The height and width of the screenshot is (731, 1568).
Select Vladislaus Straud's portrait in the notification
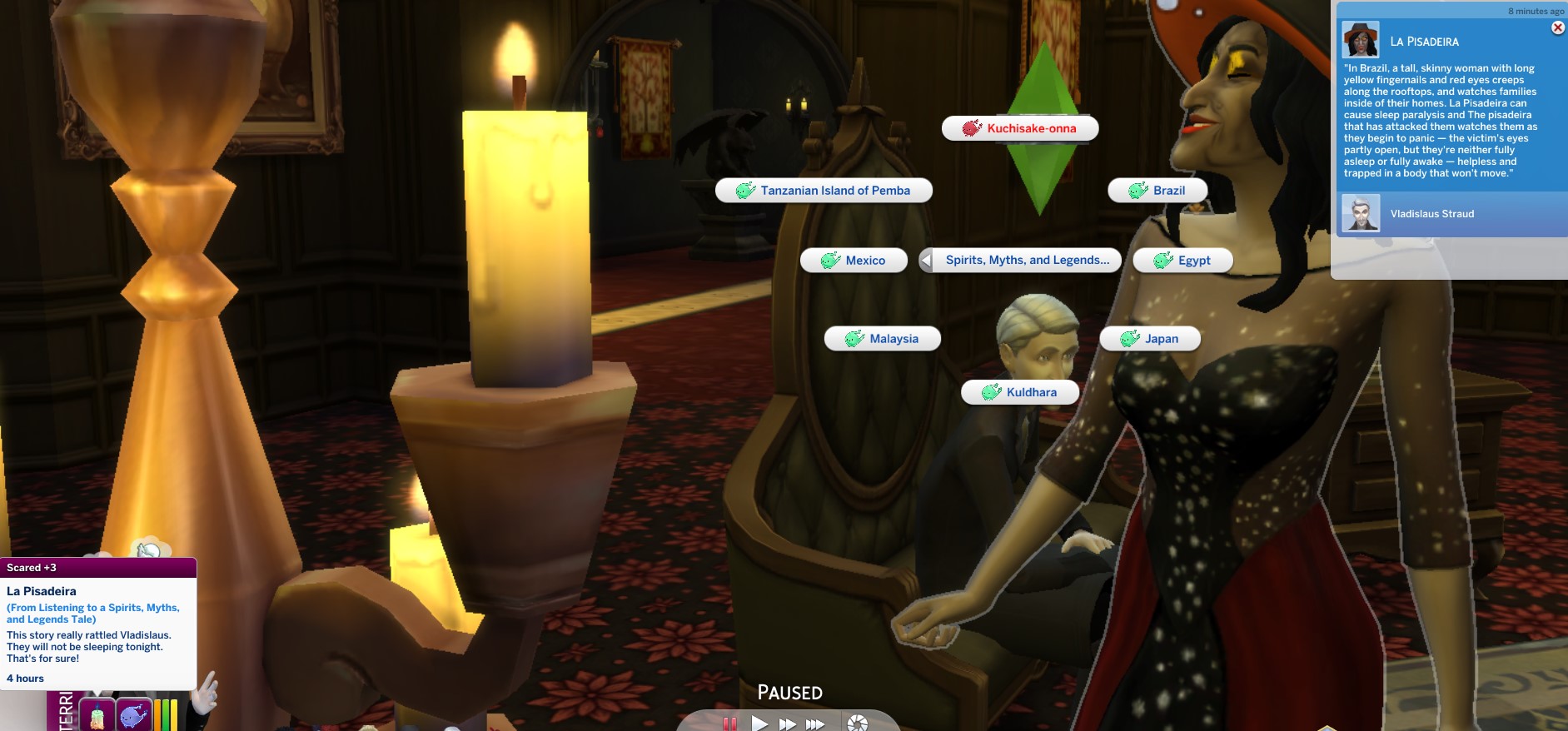point(1361,214)
